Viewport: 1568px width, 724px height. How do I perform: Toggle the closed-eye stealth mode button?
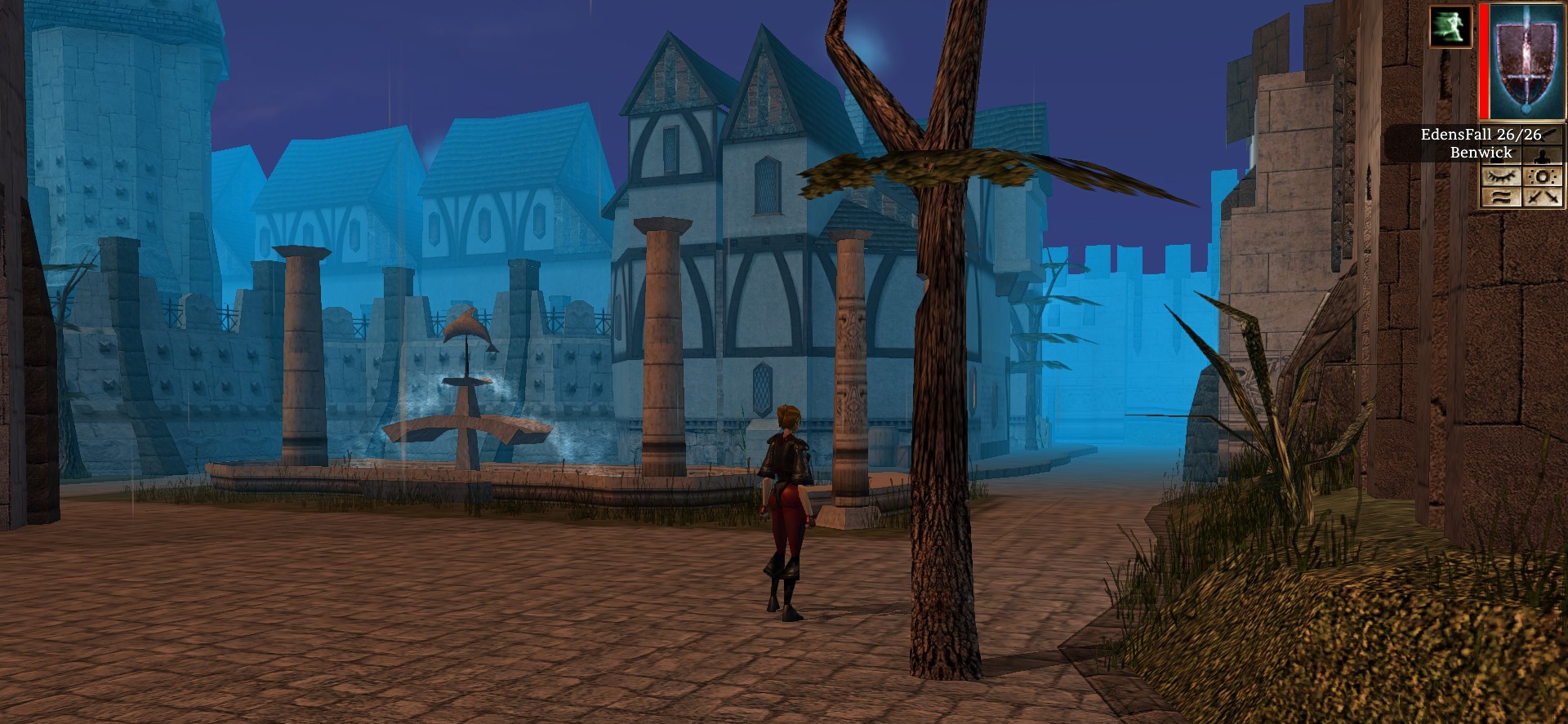click(x=1501, y=176)
